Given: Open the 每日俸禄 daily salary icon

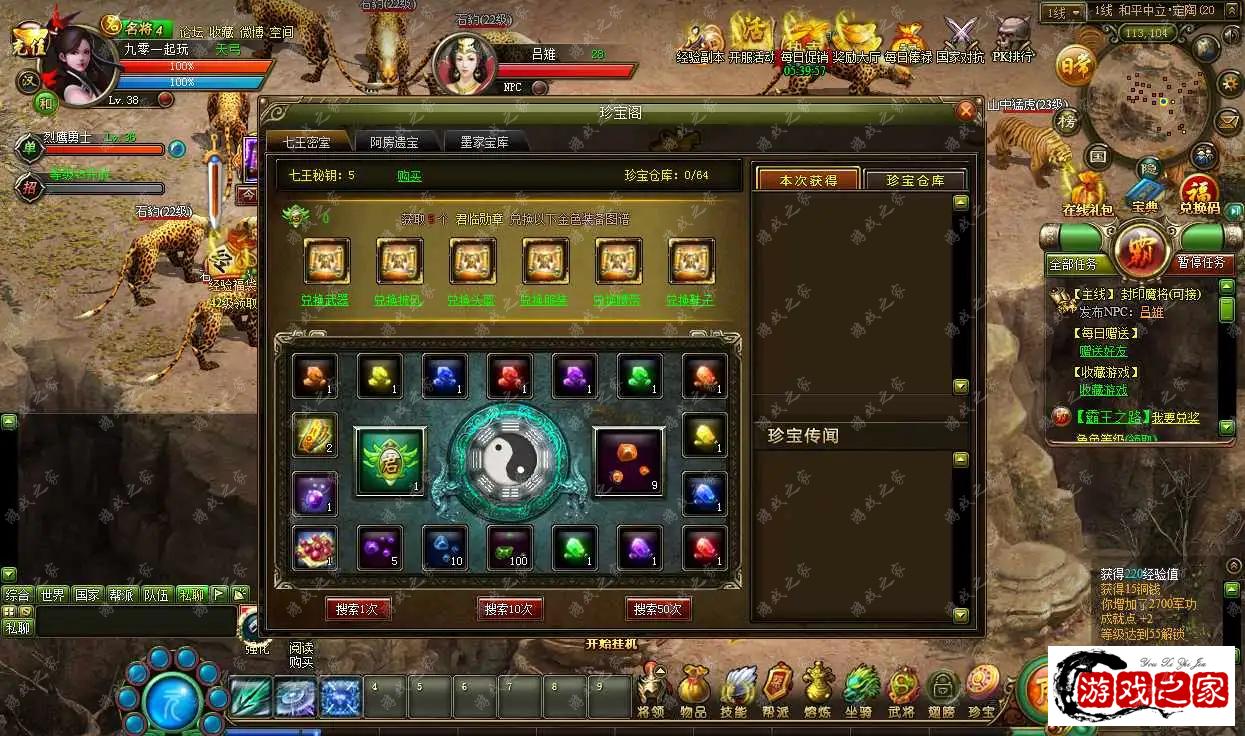Looking at the screenshot, I should 908,40.
